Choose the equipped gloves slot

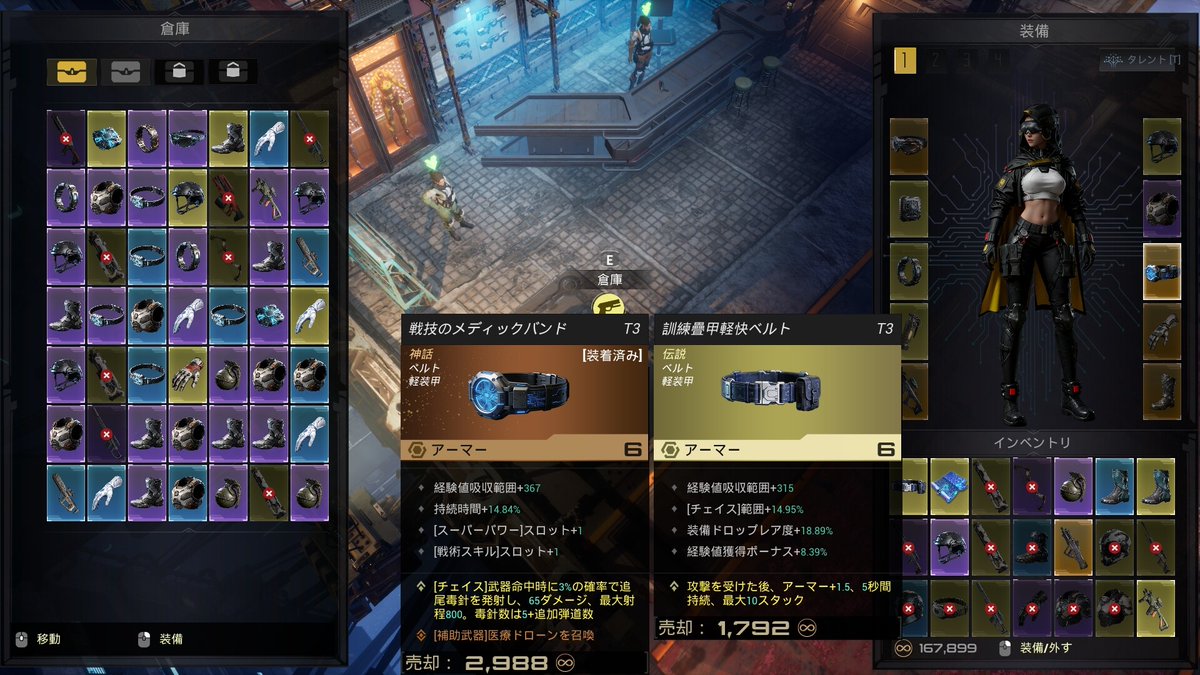click(1162, 332)
